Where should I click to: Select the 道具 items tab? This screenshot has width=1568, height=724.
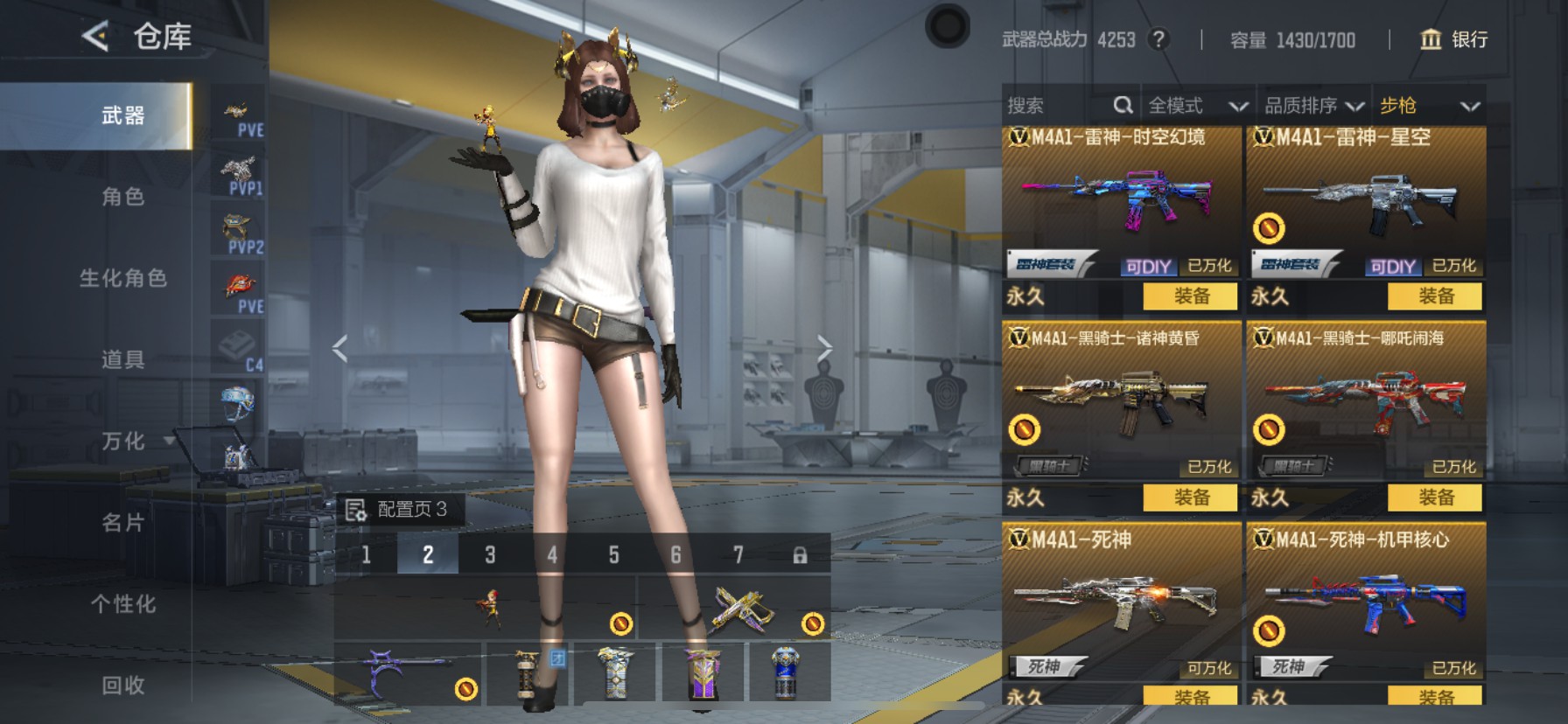(122, 359)
